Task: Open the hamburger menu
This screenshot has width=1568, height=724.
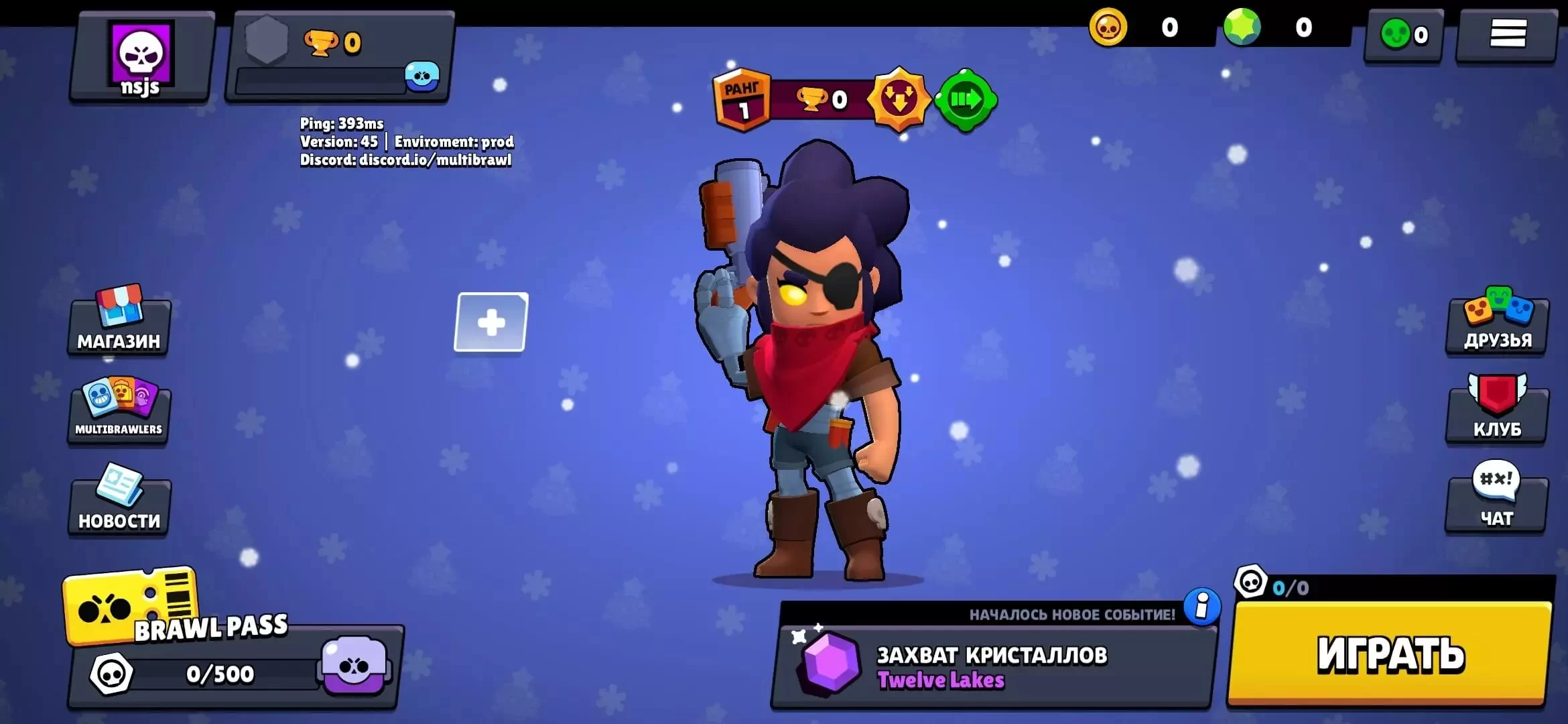Action: [1507, 34]
